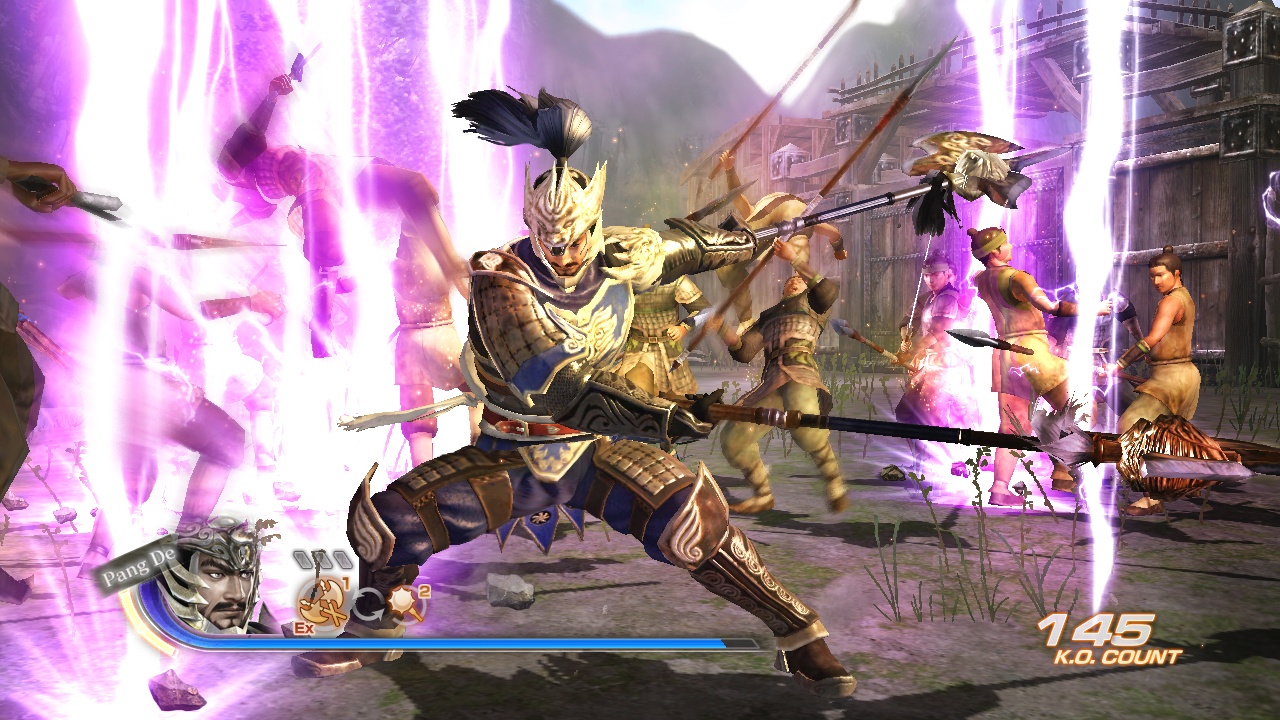Toggle the number 1 badge on primary weapon
Screen dimensions: 1280x720
click(x=346, y=583)
